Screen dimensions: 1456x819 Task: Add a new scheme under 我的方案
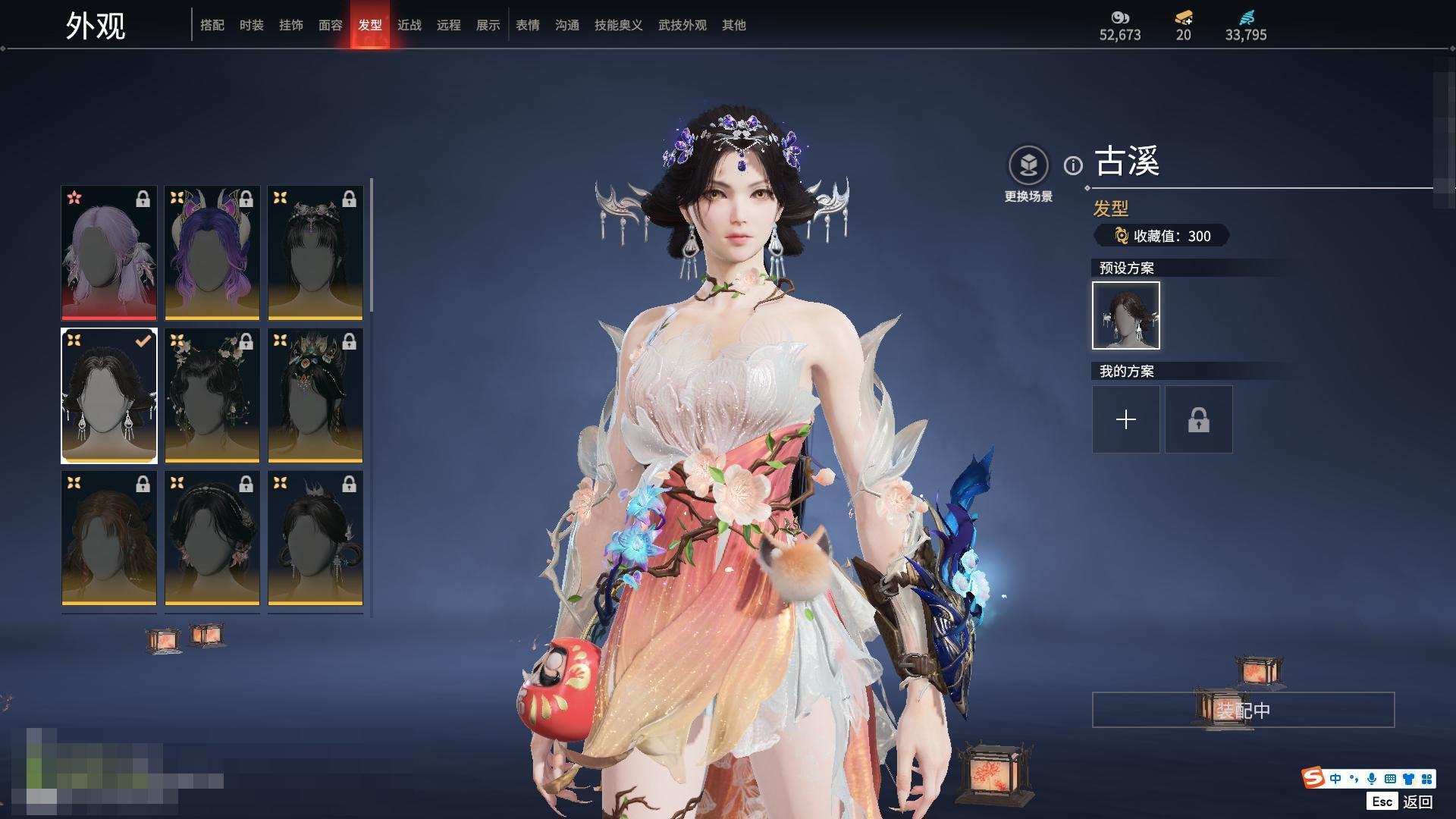point(1125,419)
